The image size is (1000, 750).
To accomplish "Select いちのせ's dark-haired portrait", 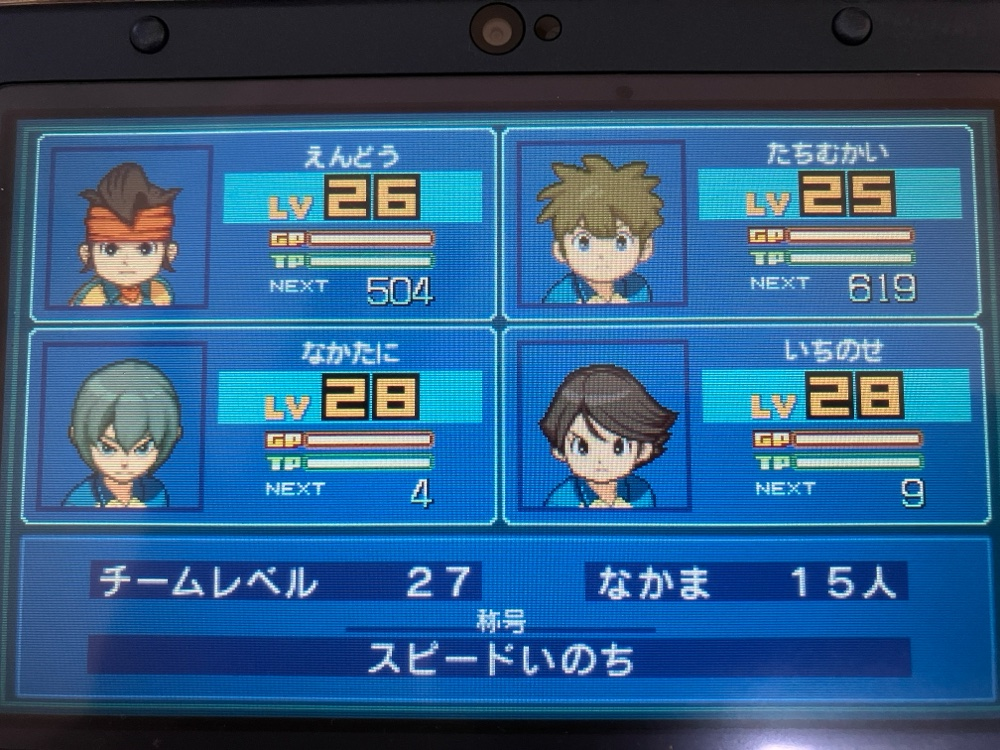I will (603, 428).
